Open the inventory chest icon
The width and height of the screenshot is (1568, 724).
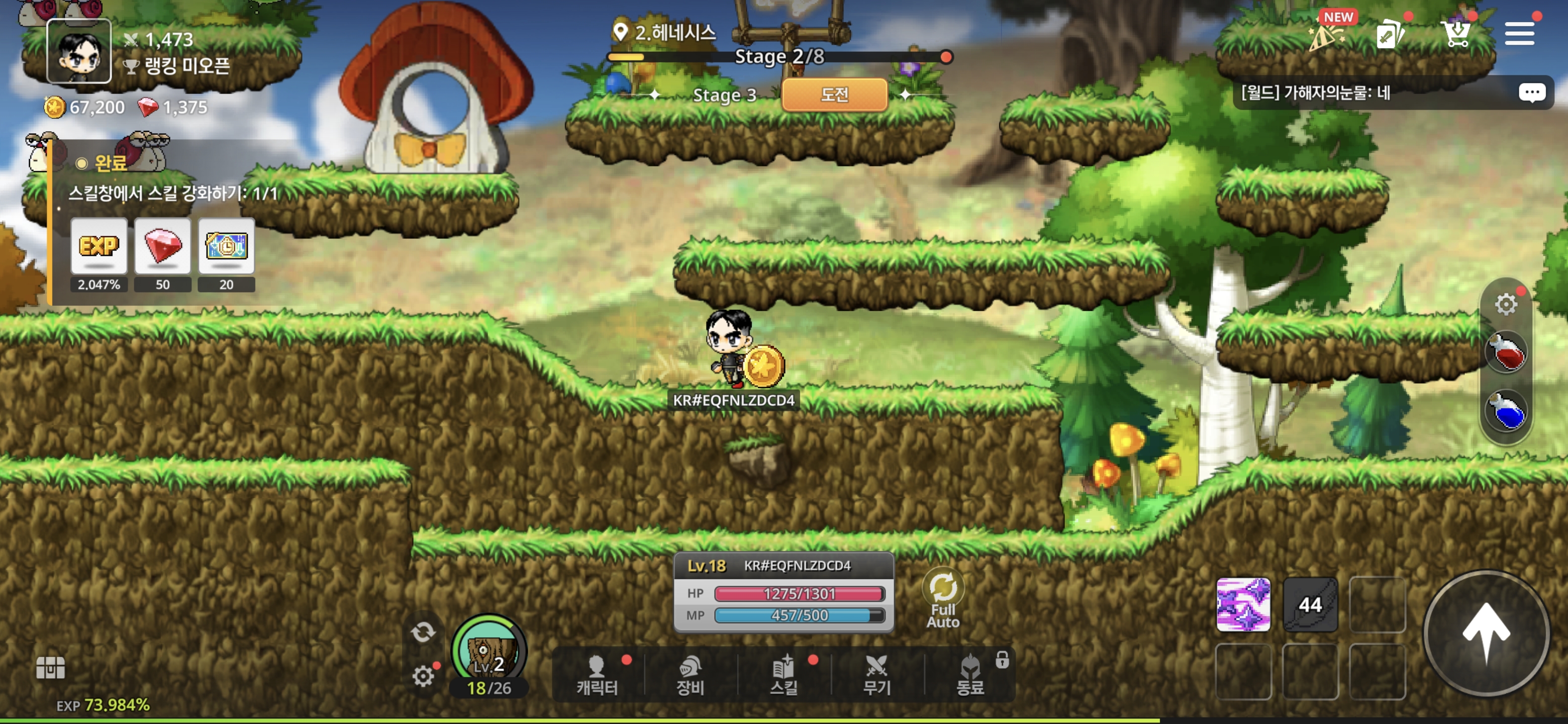(51, 667)
